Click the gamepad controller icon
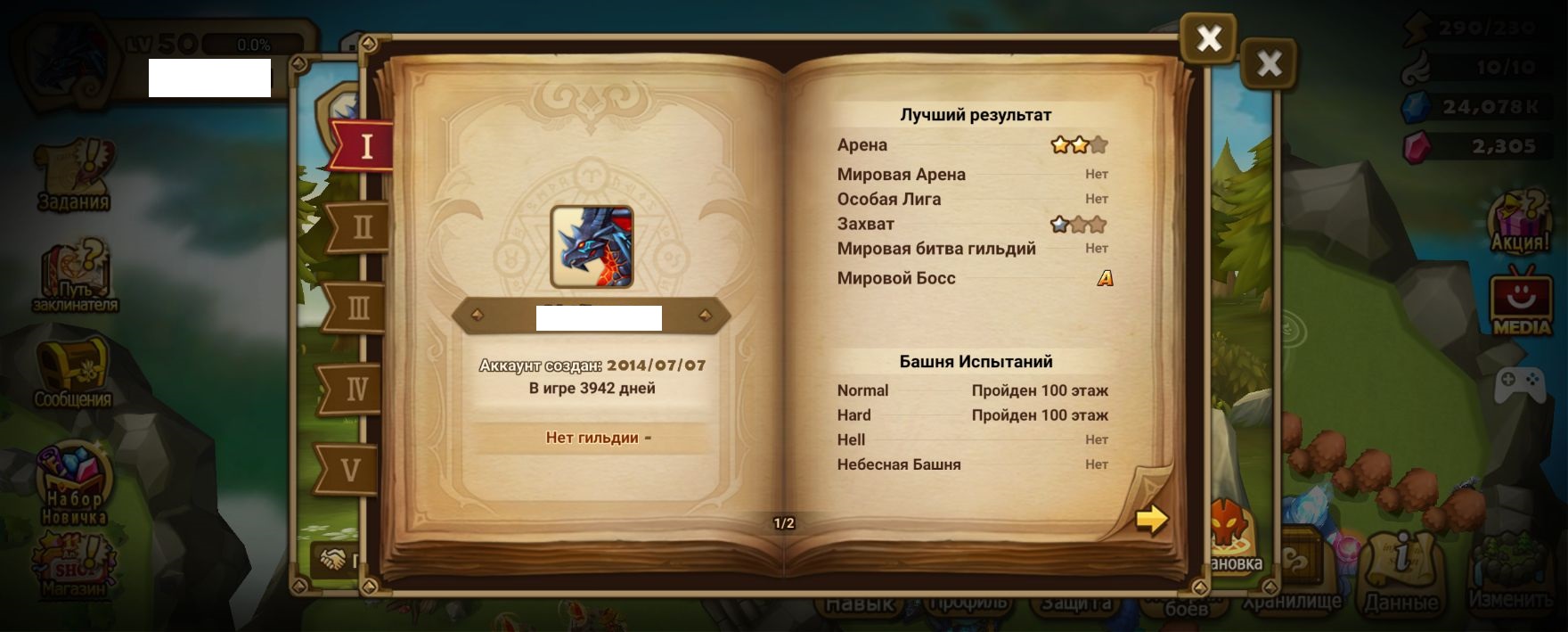Image resolution: width=1568 pixels, height=632 pixels. 1519,383
